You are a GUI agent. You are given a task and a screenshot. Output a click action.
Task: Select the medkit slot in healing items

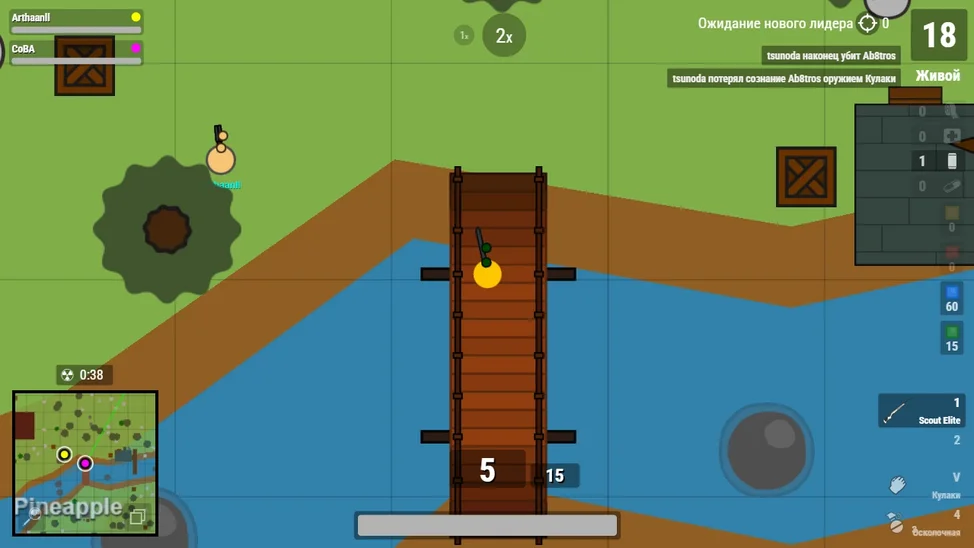click(x=950, y=136)
